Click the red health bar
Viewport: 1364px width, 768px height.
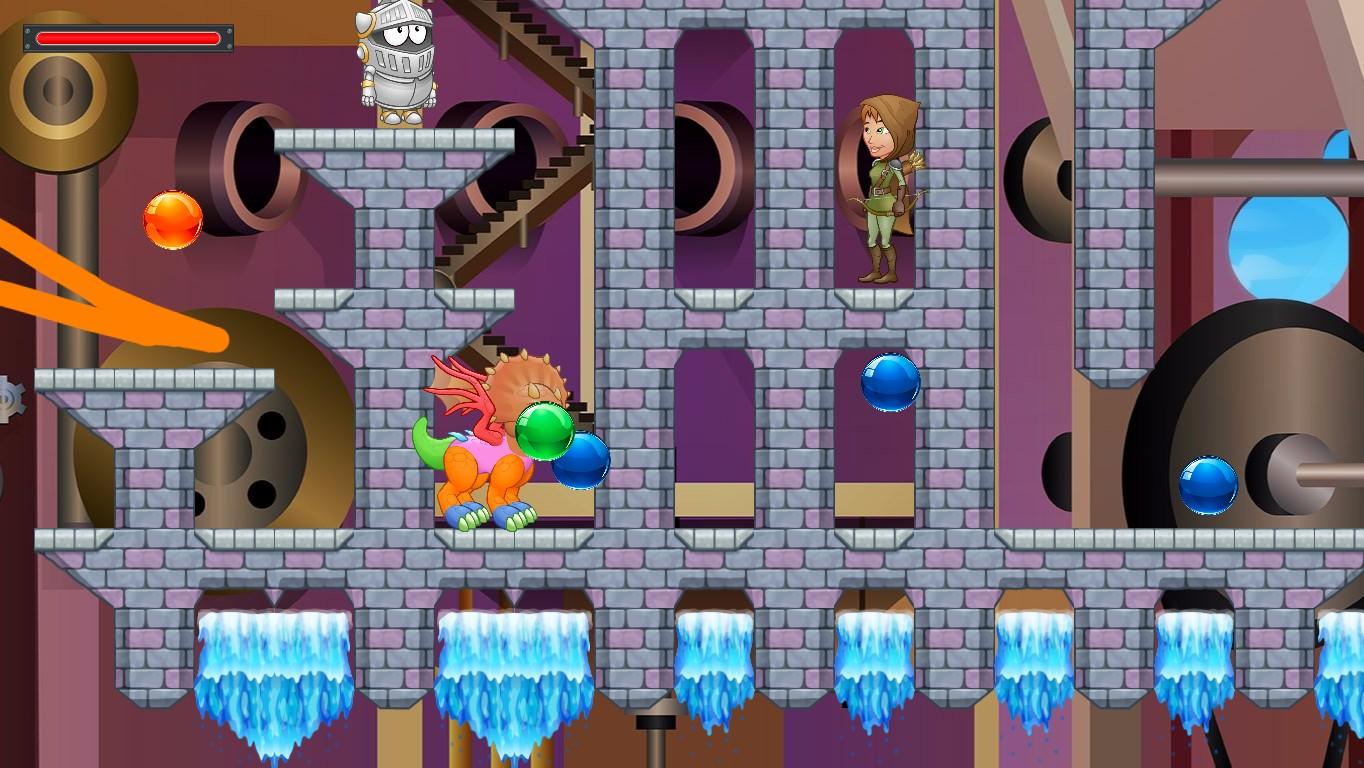(128, 37)
